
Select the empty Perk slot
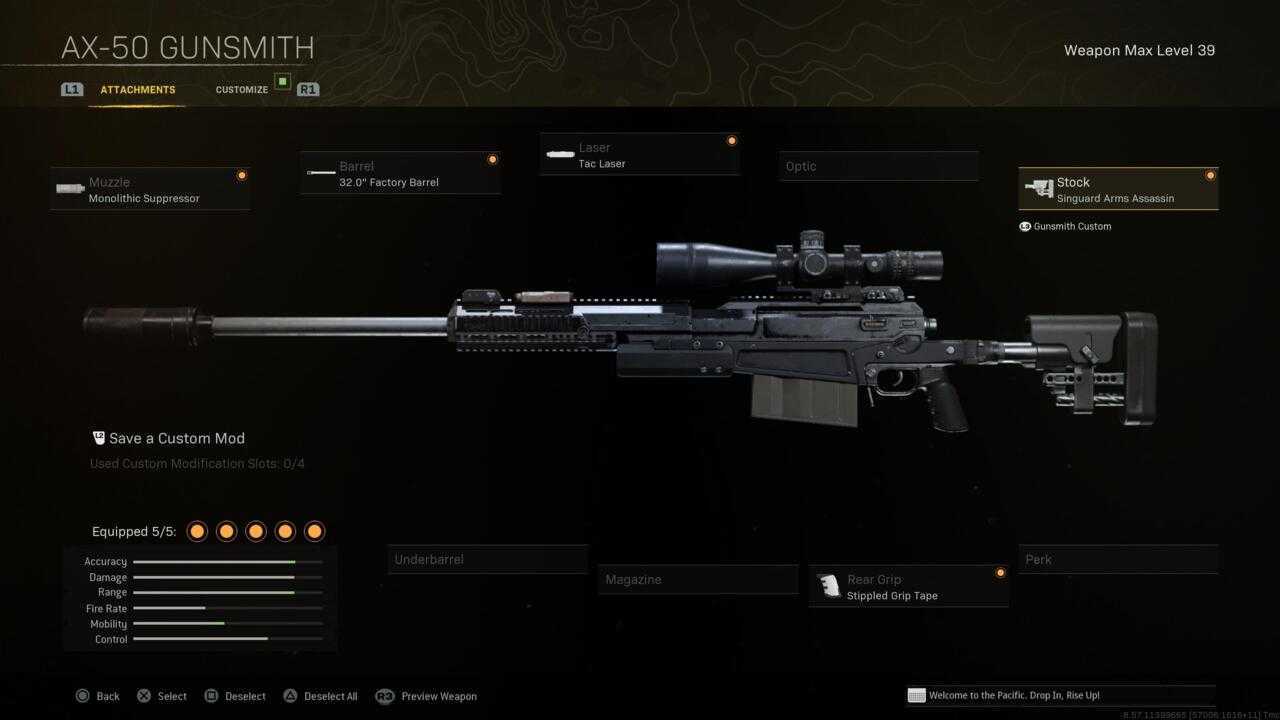coord(1118,560)
